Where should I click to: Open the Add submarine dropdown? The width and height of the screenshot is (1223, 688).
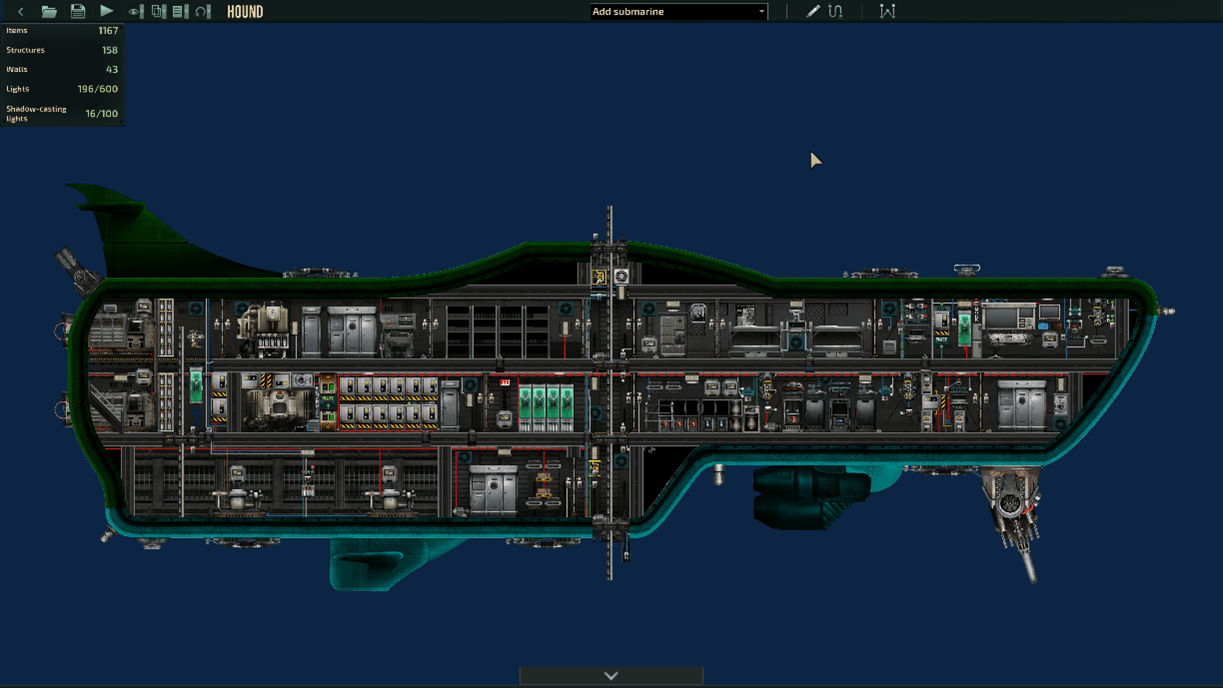(678, 12)
